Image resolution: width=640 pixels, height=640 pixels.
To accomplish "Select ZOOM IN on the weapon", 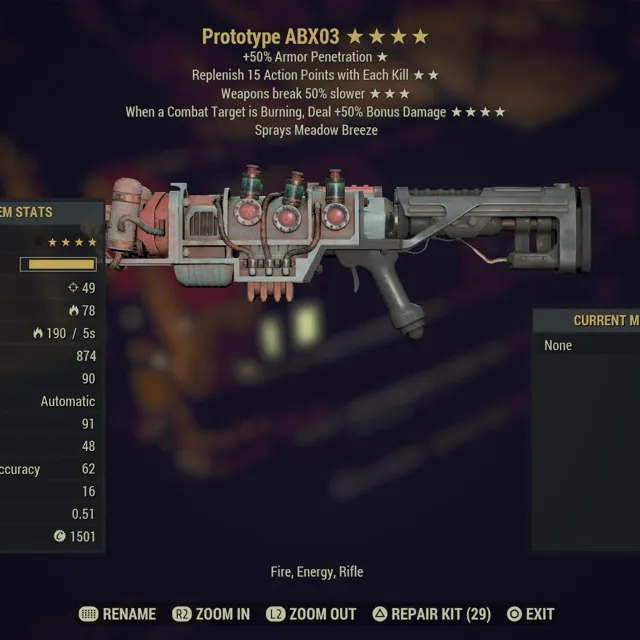I will tap(211, 614).
